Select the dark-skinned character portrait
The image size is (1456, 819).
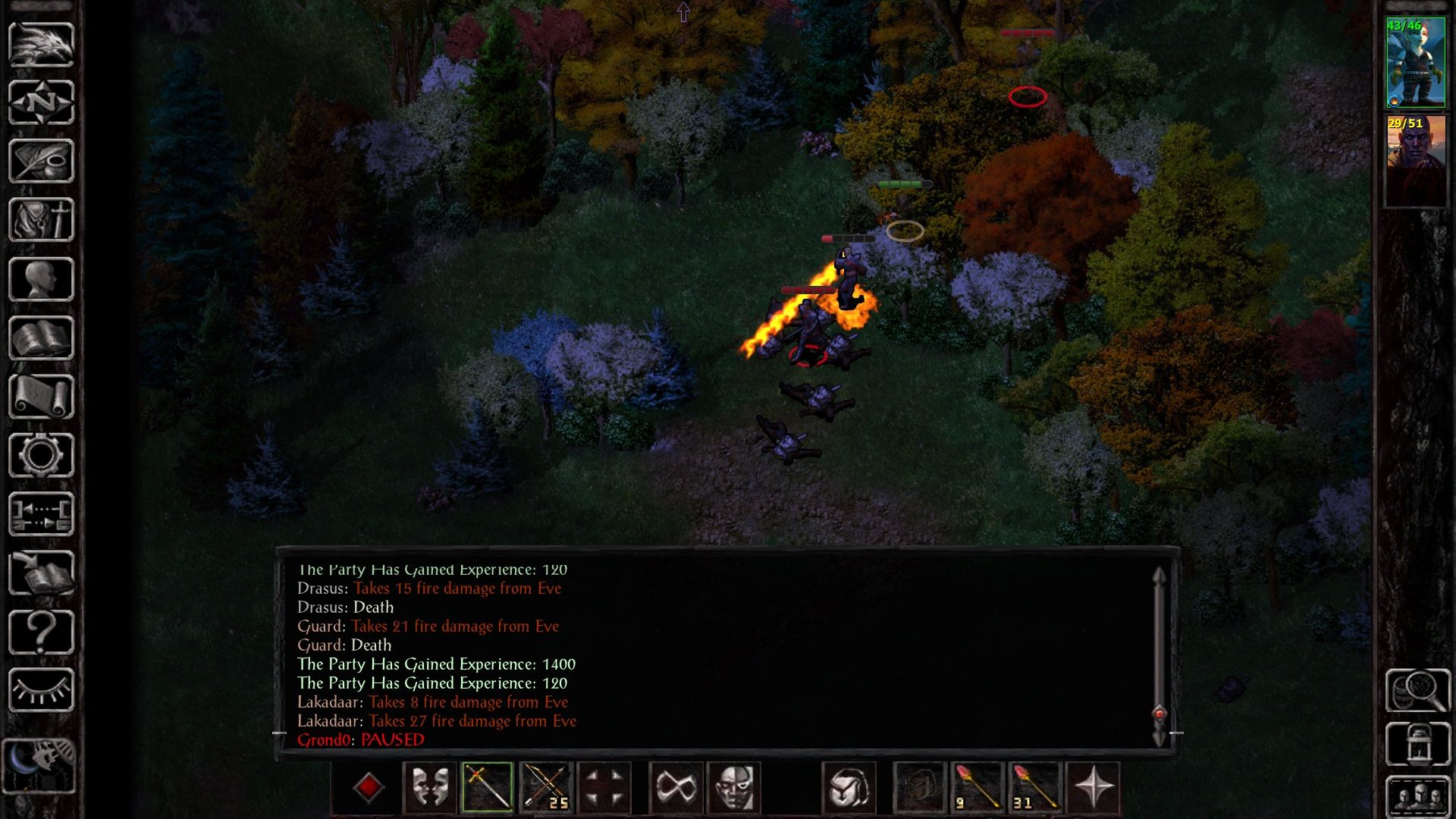[x=1415, y=159]
